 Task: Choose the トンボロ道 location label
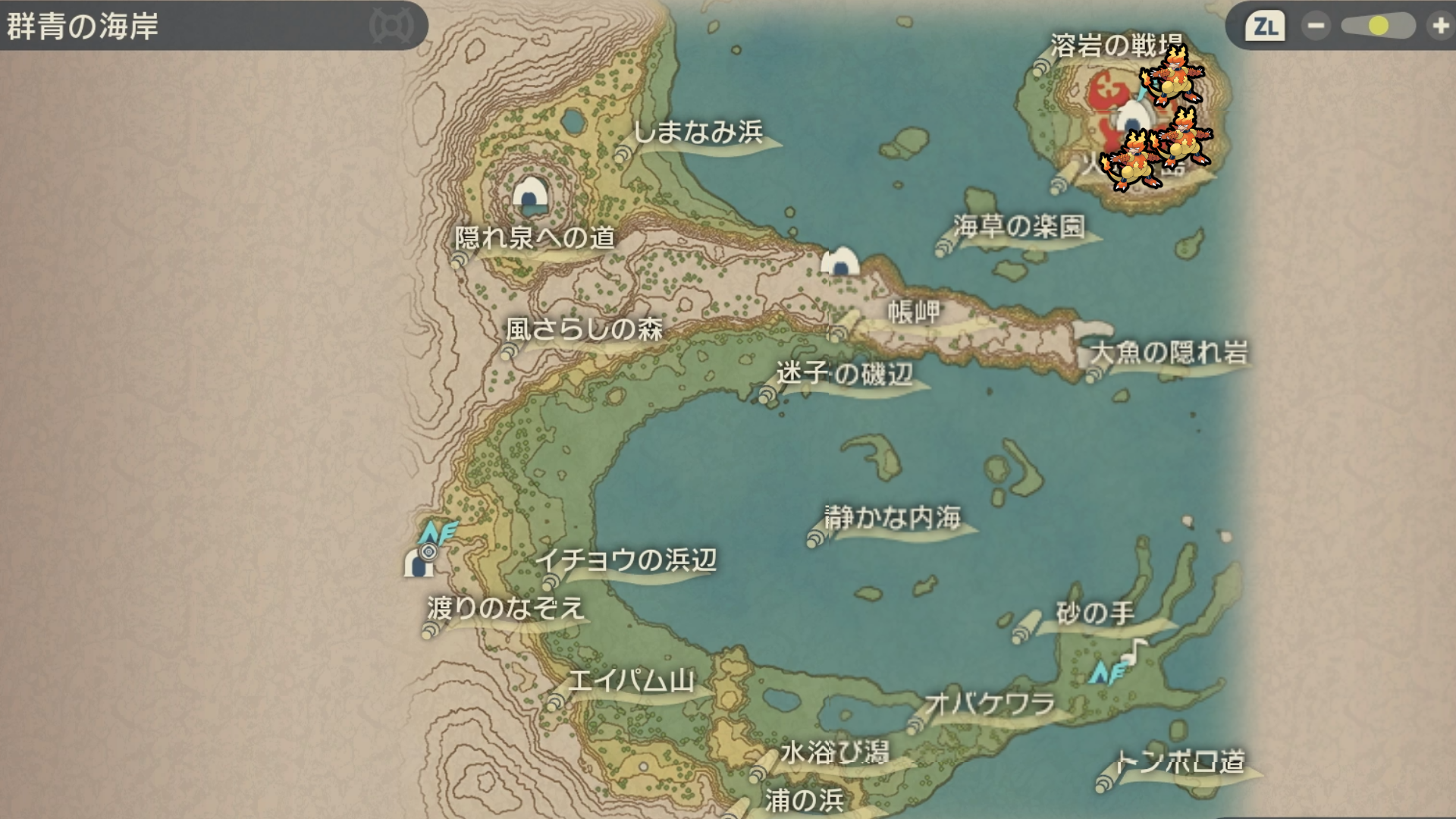[x=1180, y=761]
